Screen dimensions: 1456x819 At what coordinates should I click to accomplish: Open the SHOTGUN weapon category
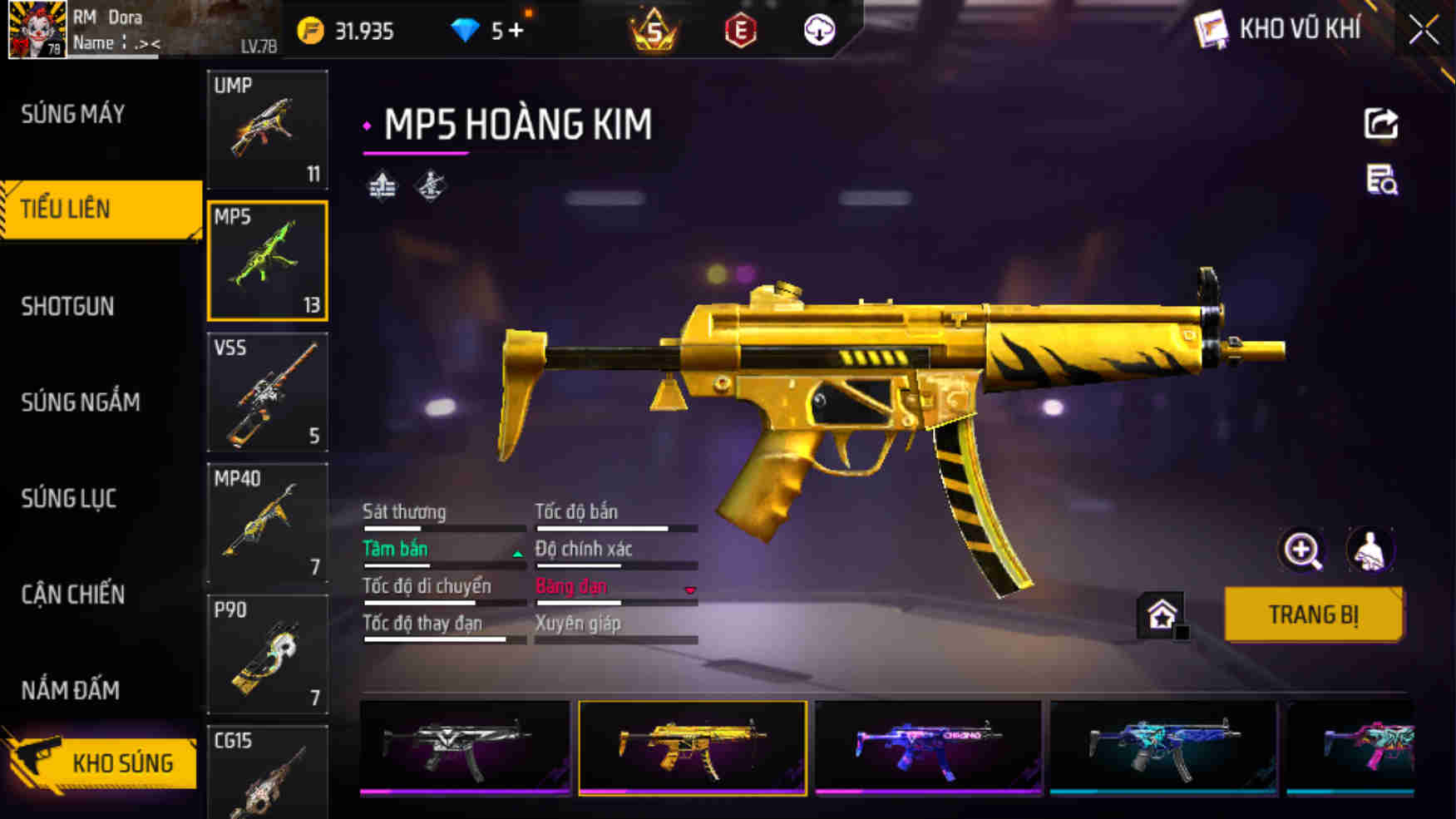(68, 306)
